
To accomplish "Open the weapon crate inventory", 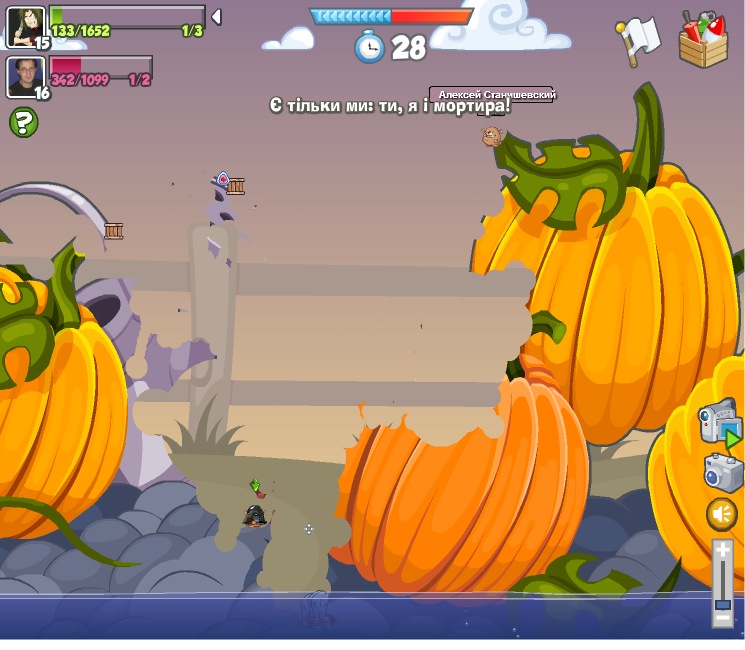I will pos(703,40).
